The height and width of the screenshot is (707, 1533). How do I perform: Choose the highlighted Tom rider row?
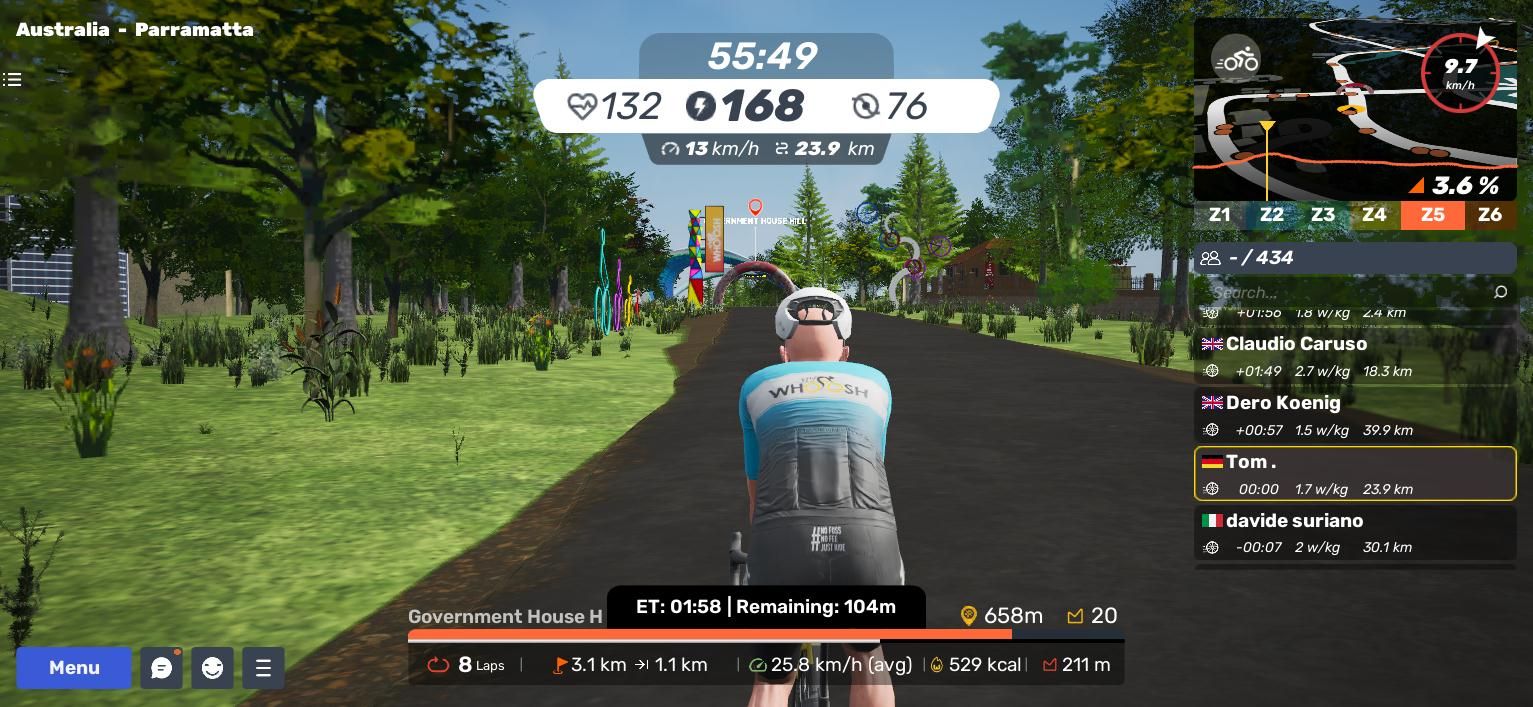pyautogui.click(x=1355, y=474)
